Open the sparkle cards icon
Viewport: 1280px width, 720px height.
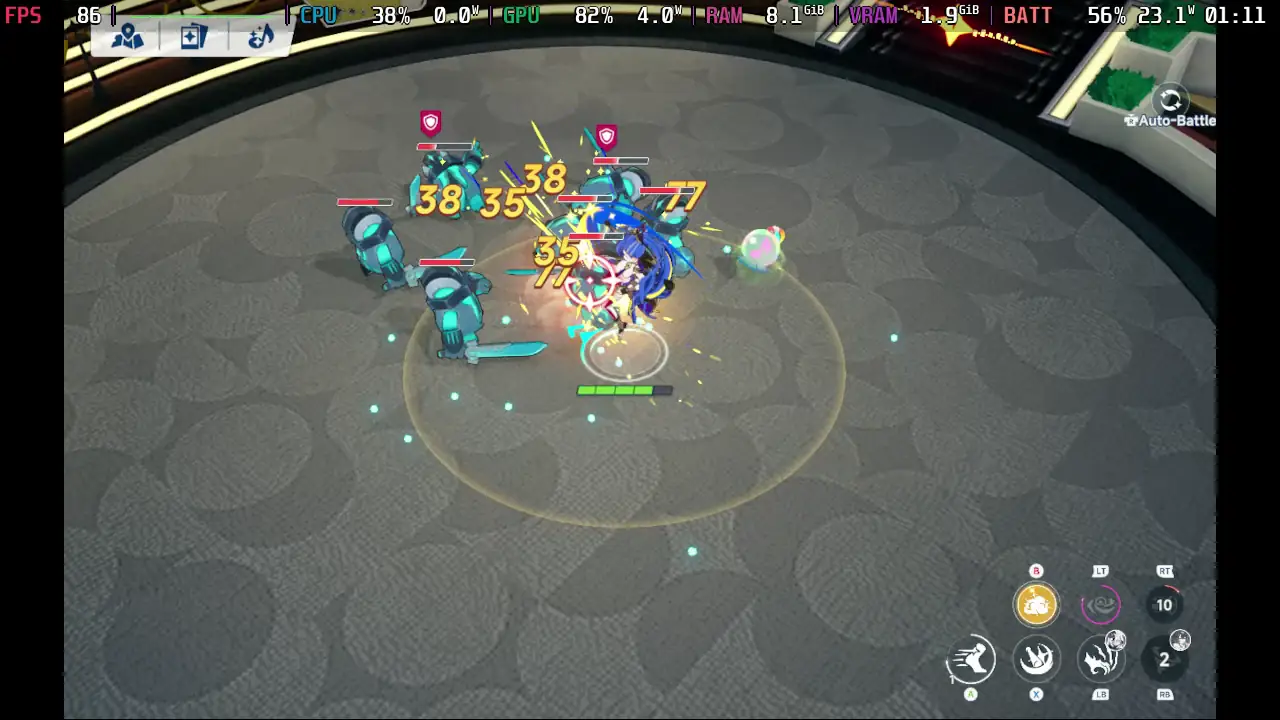click(x=193, y=37)
